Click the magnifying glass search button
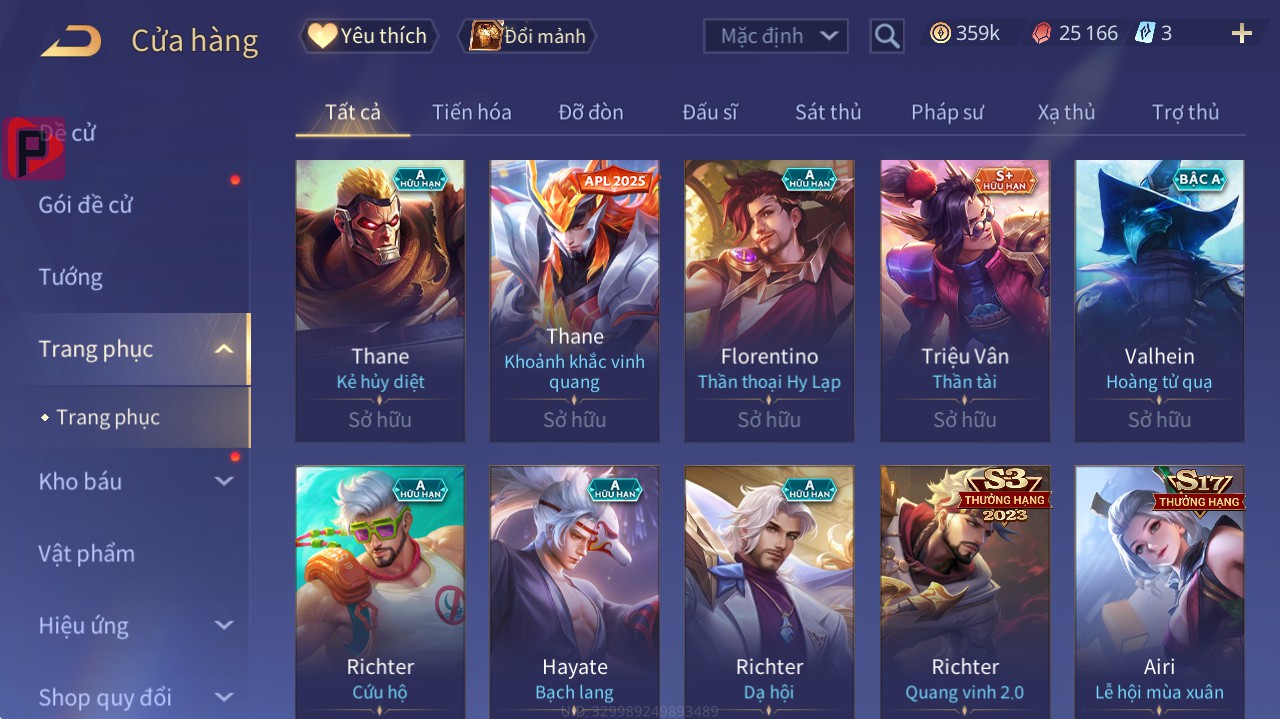Viewport: 1280px width, 719px height. tap(886, 36)
